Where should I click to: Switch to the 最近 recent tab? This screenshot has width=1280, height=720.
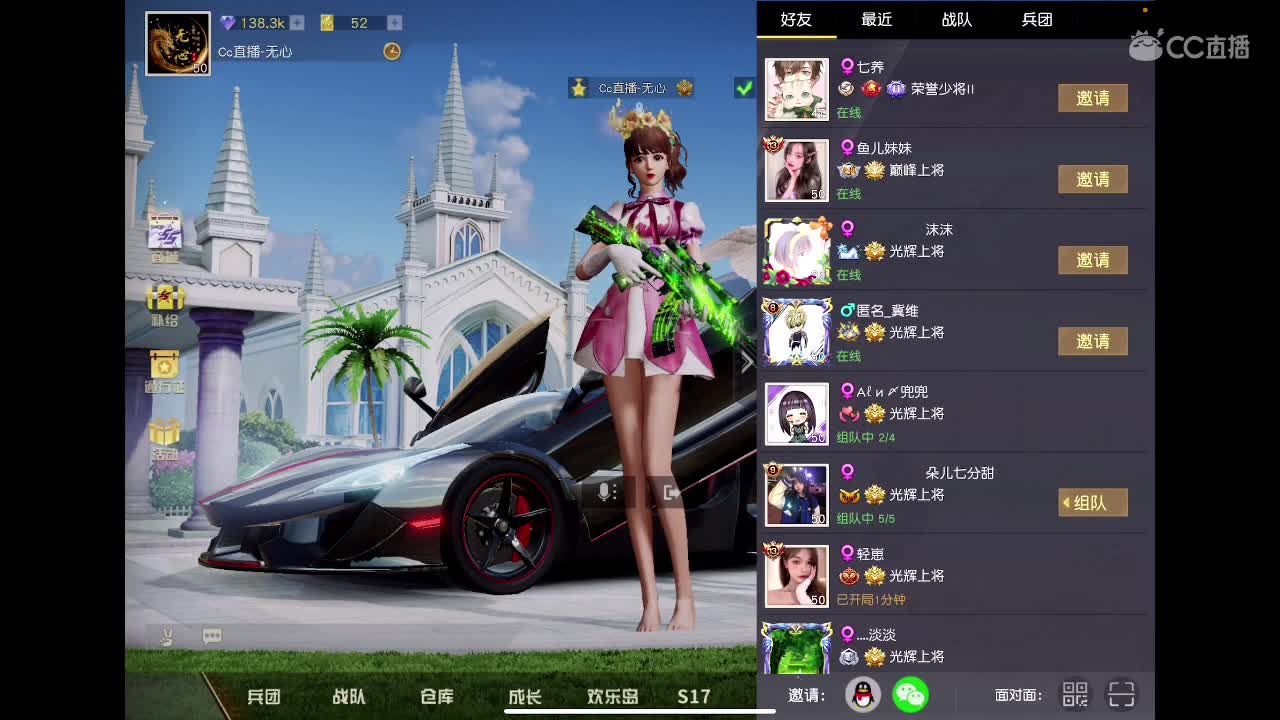tap(876, 19)
